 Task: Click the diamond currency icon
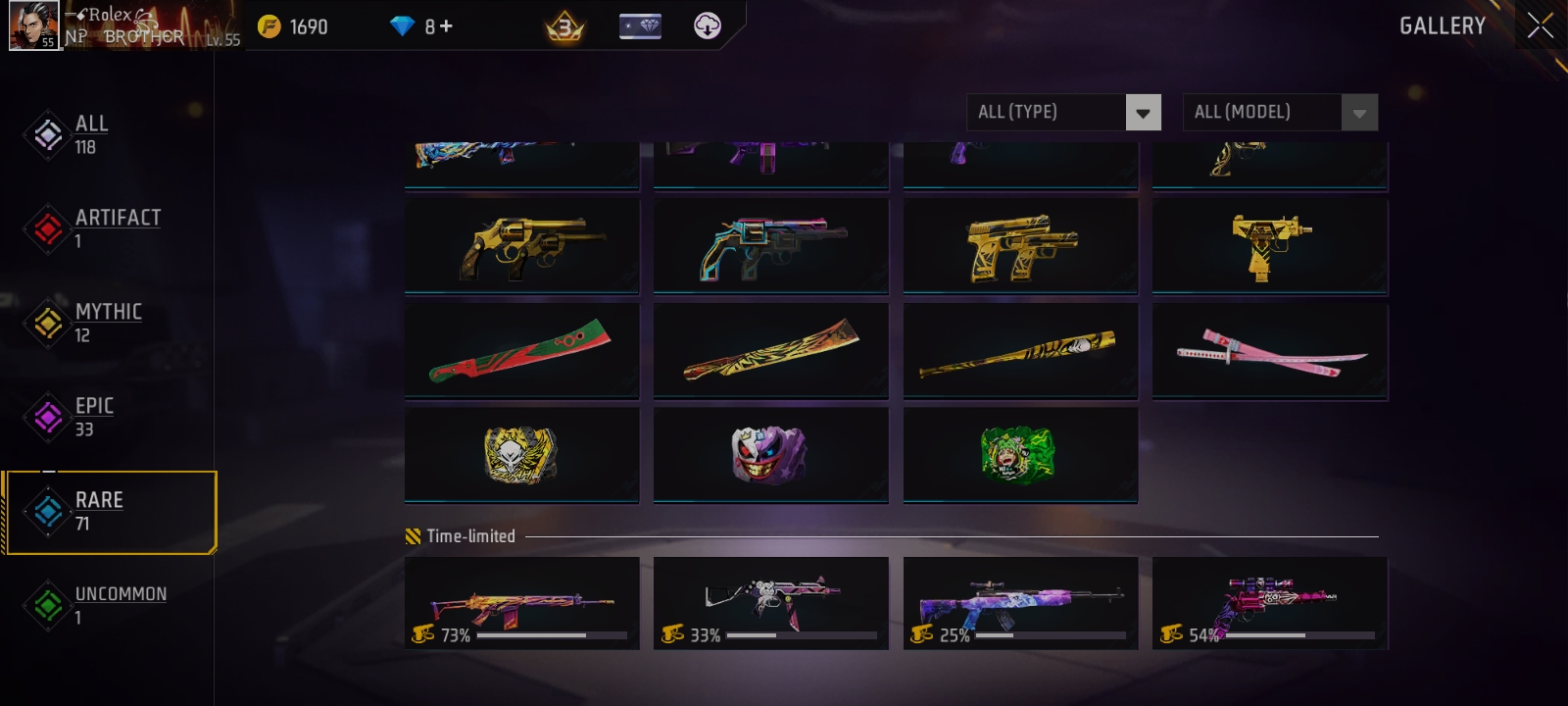[401, 26]
